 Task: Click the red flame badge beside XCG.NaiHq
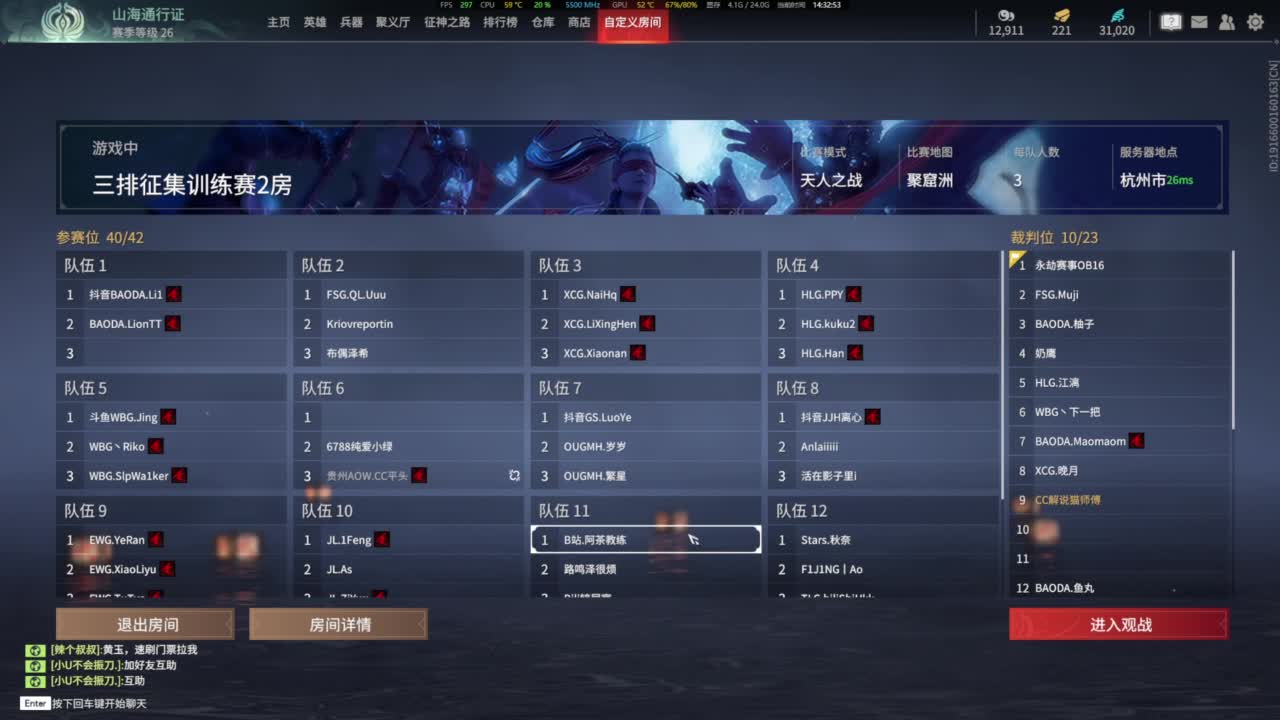coord(627,294)
